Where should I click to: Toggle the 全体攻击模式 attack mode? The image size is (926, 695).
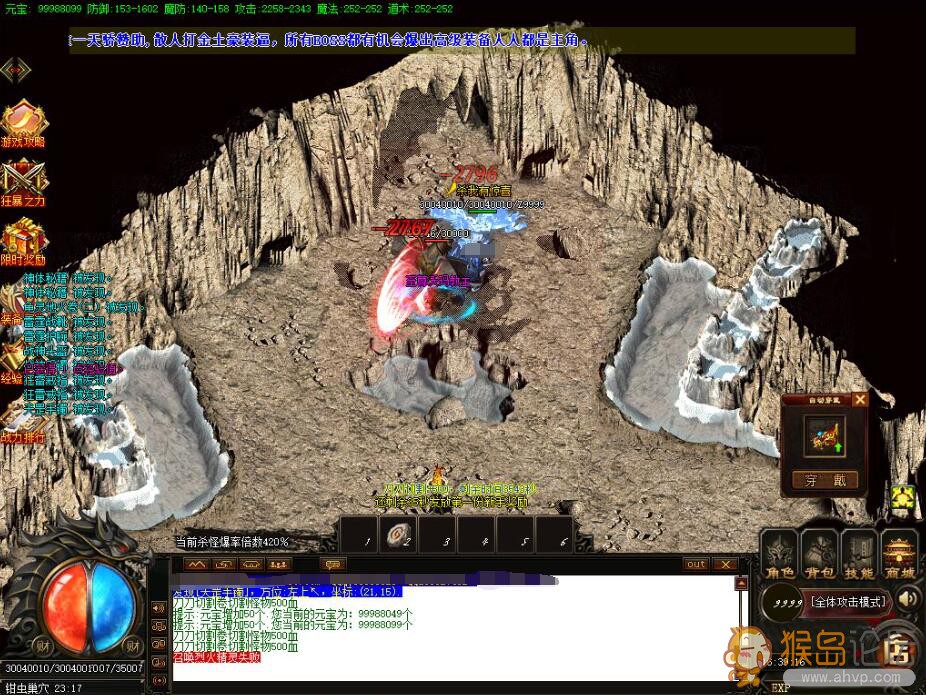pyautogui.click(x=848, y=603)
